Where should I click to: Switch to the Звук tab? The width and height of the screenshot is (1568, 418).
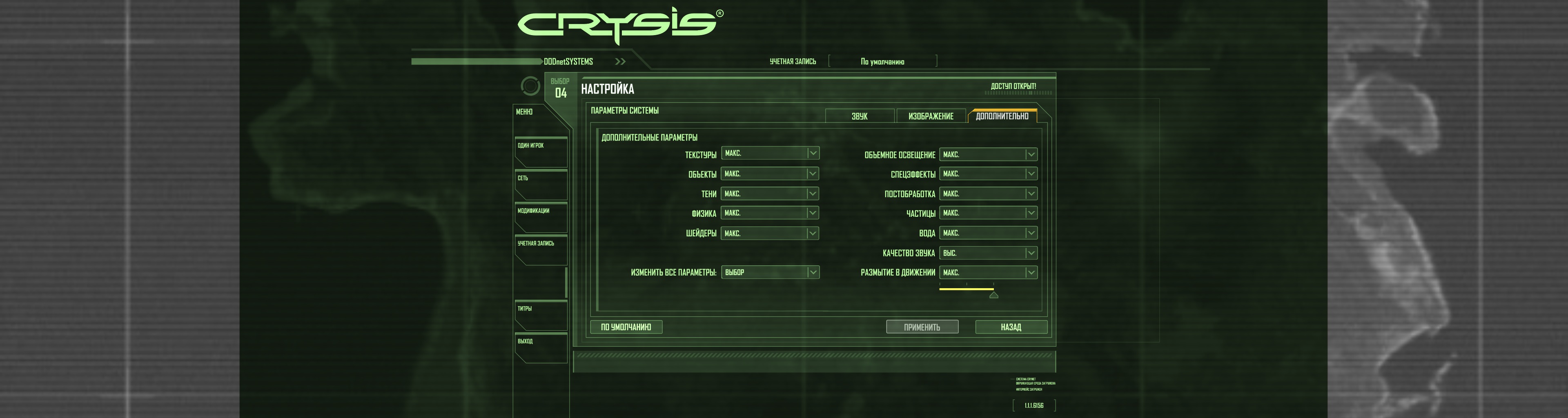(860, 116)
